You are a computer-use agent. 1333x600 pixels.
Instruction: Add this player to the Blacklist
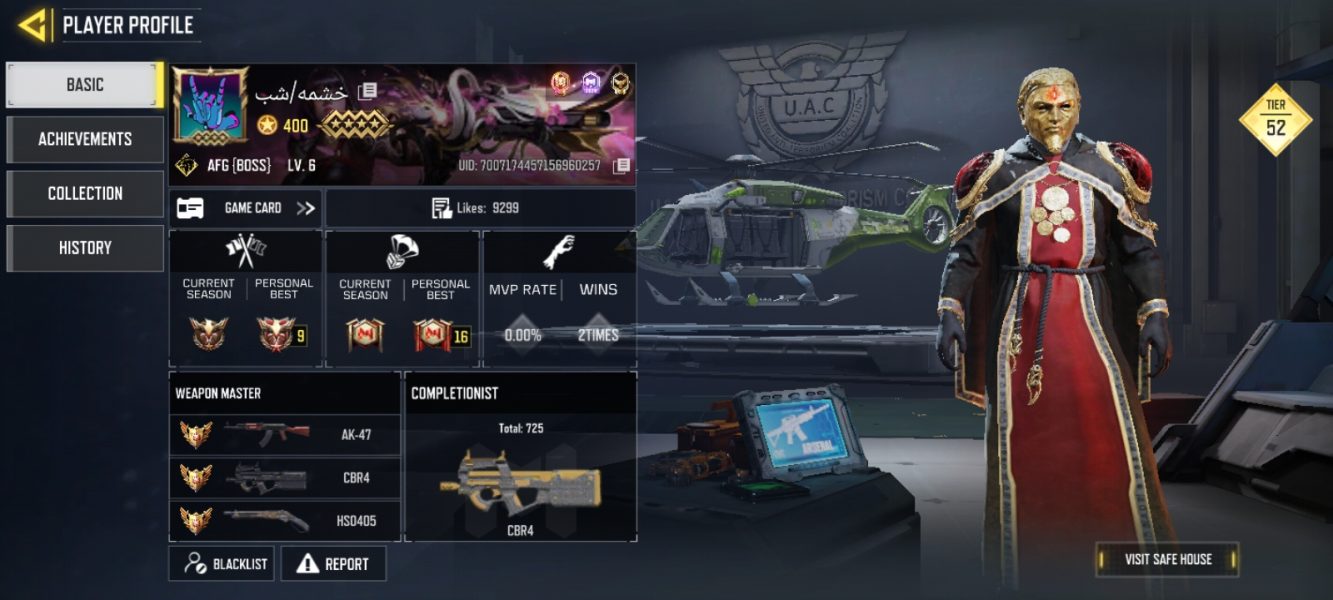[x=226, y=564]
